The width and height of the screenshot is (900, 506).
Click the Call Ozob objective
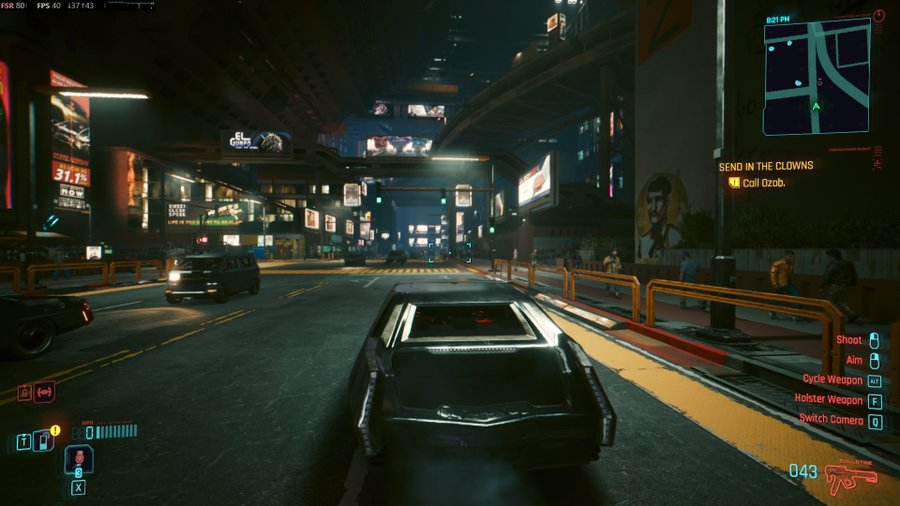point(765,183)
